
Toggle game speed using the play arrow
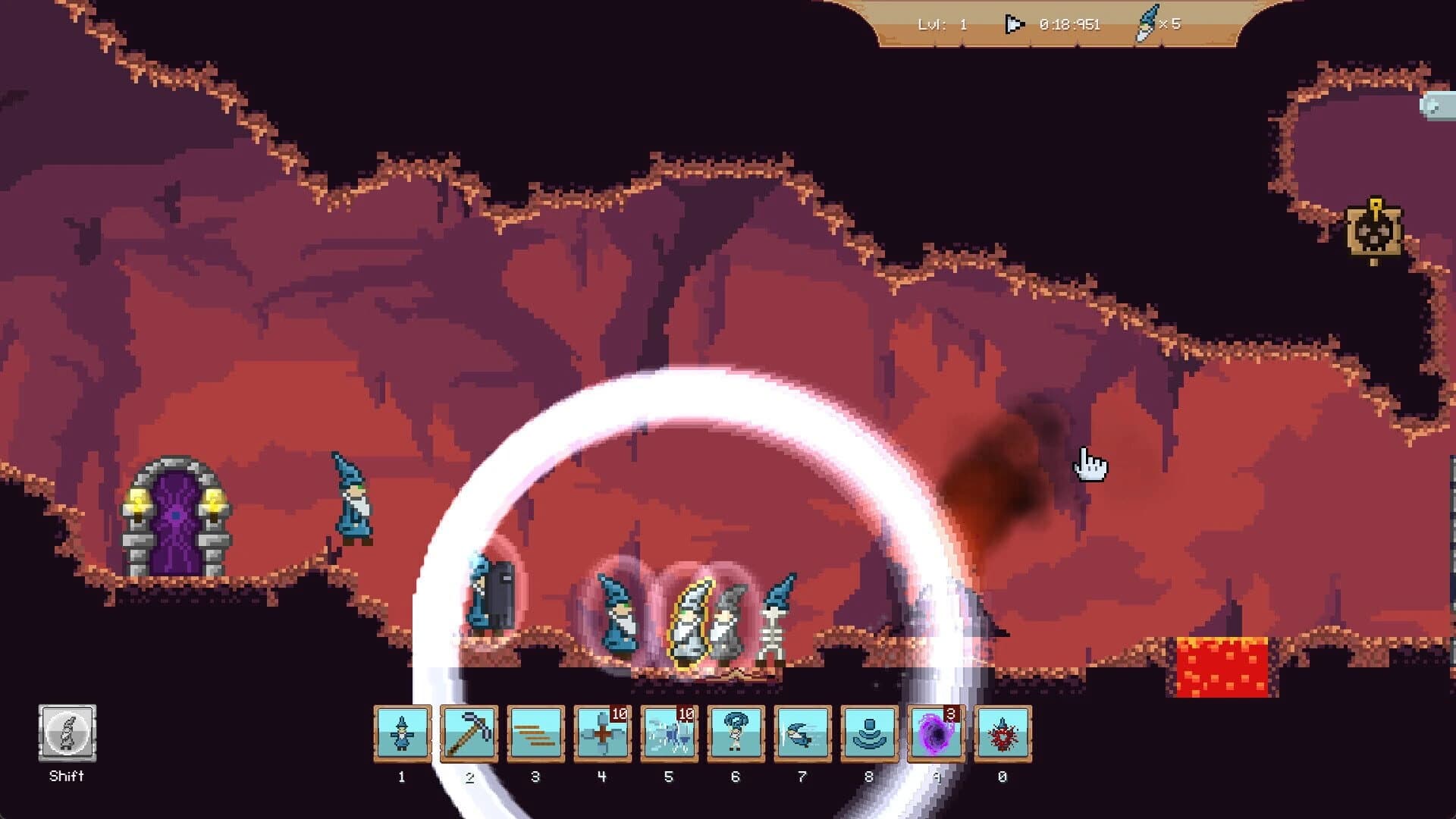pyautogui.click(x=1014, y=24)
